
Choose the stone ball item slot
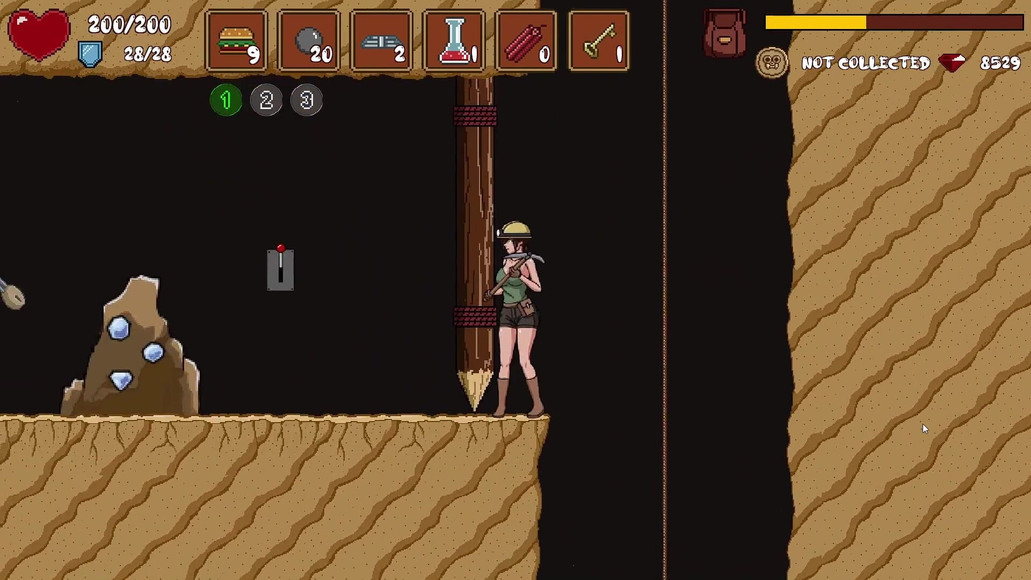[x=309, y=41]
